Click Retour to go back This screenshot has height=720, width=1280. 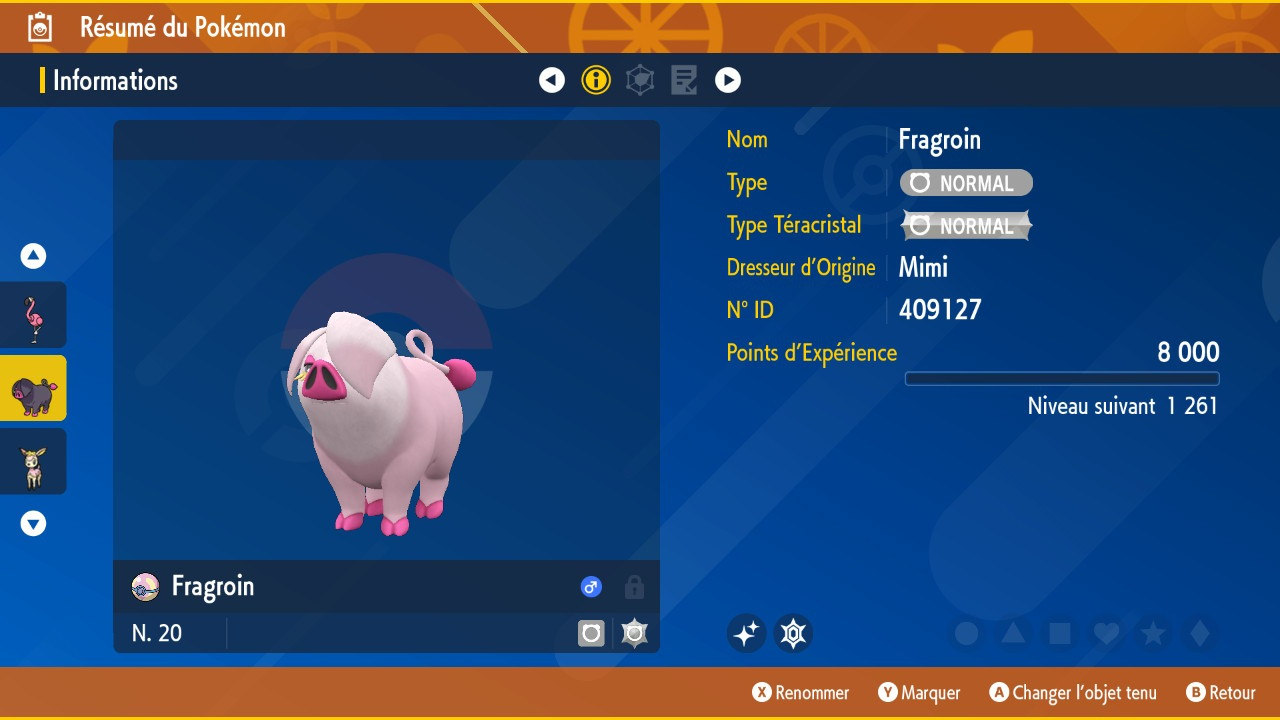tap(1220, 693)
